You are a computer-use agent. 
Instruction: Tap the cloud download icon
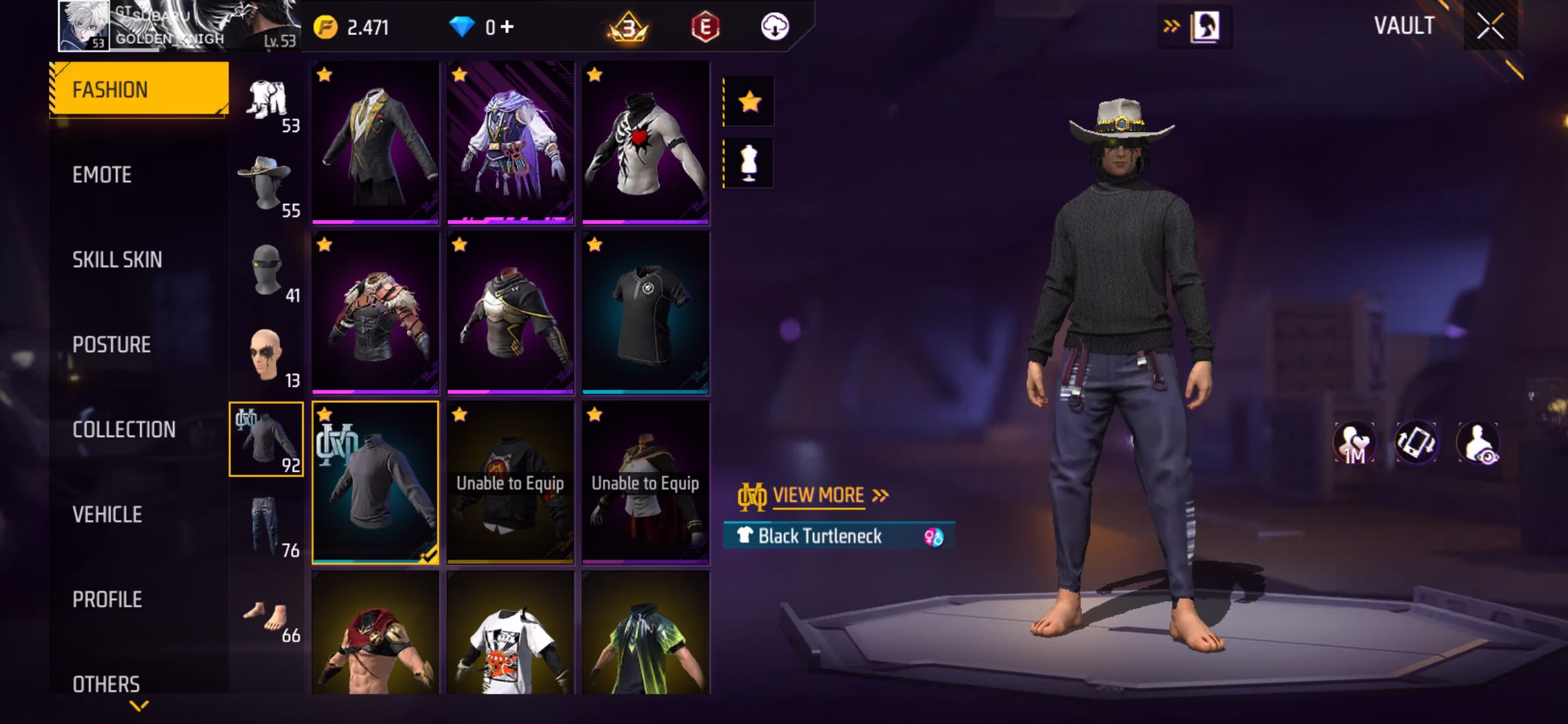click(775, 27)
